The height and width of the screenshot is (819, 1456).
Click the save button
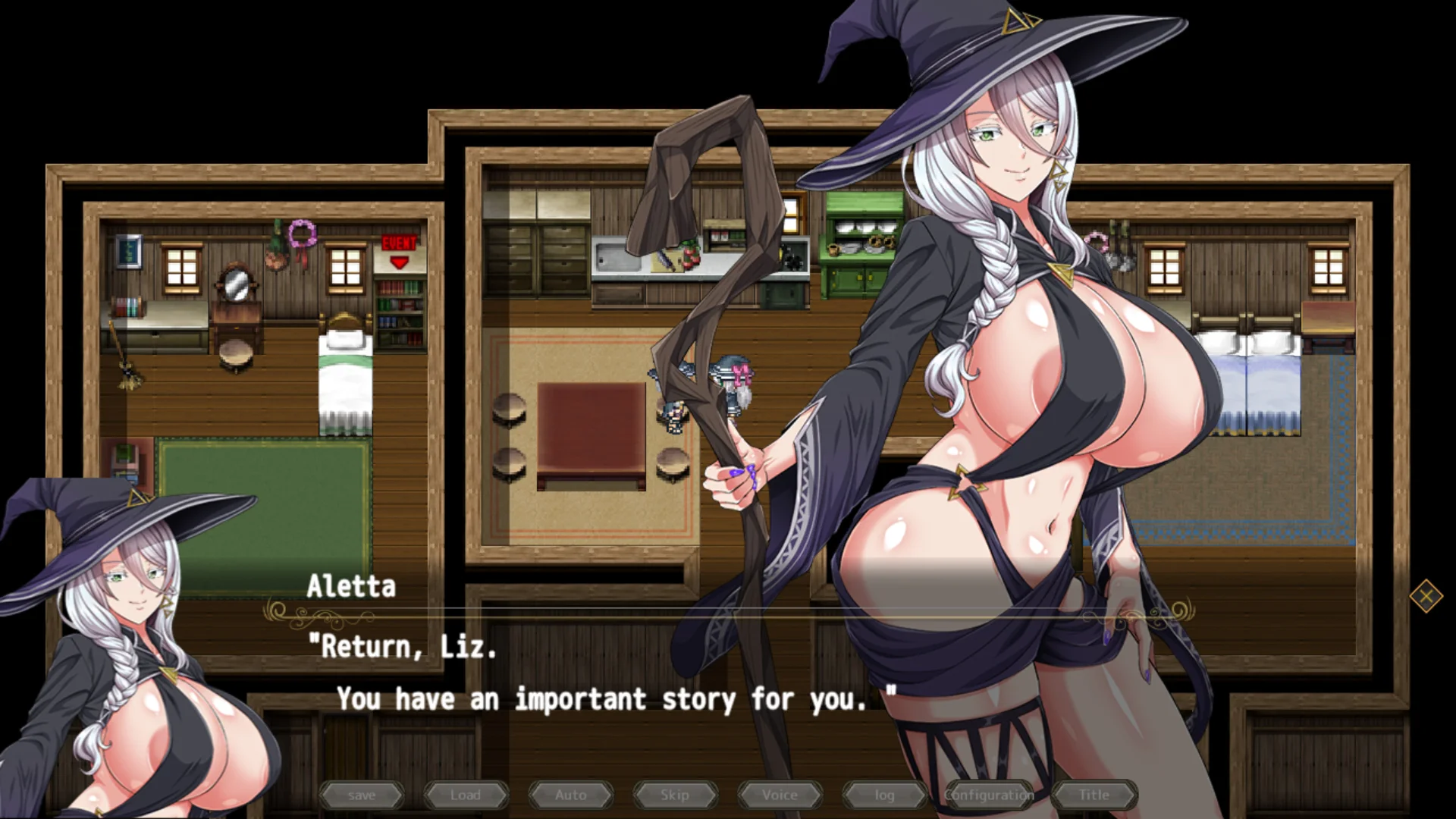coord(362,795)
